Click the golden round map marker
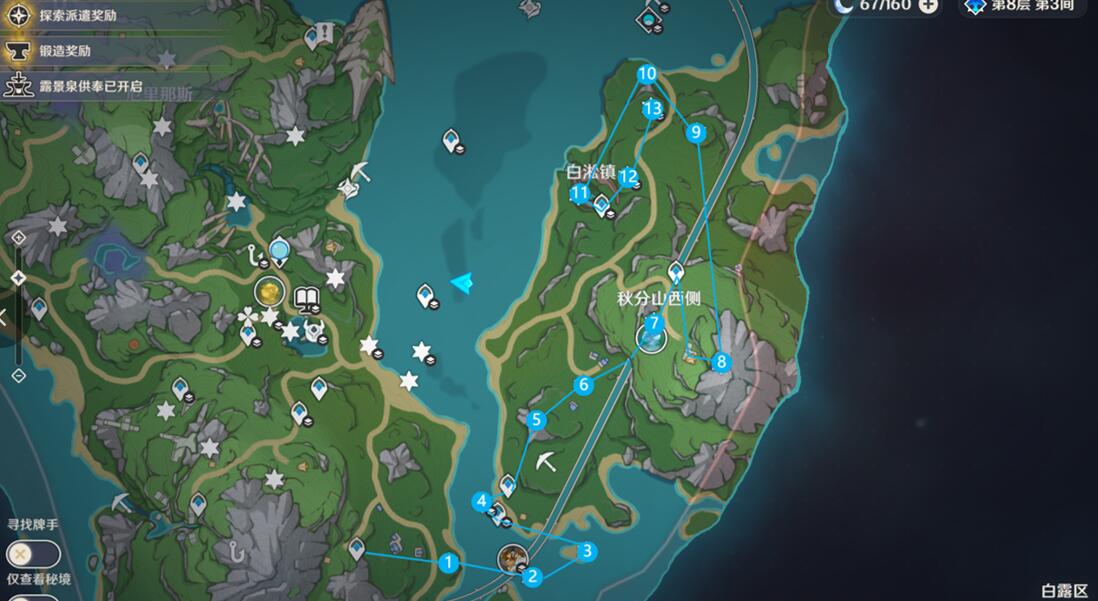The image size is (1098, 601). [268, 292]
